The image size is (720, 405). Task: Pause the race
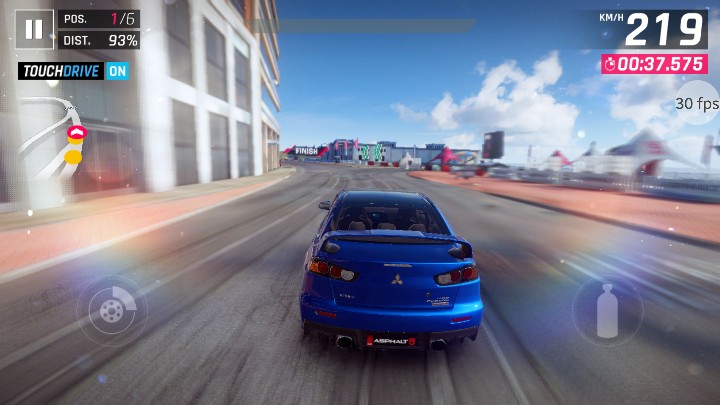[x=34, y=29]
